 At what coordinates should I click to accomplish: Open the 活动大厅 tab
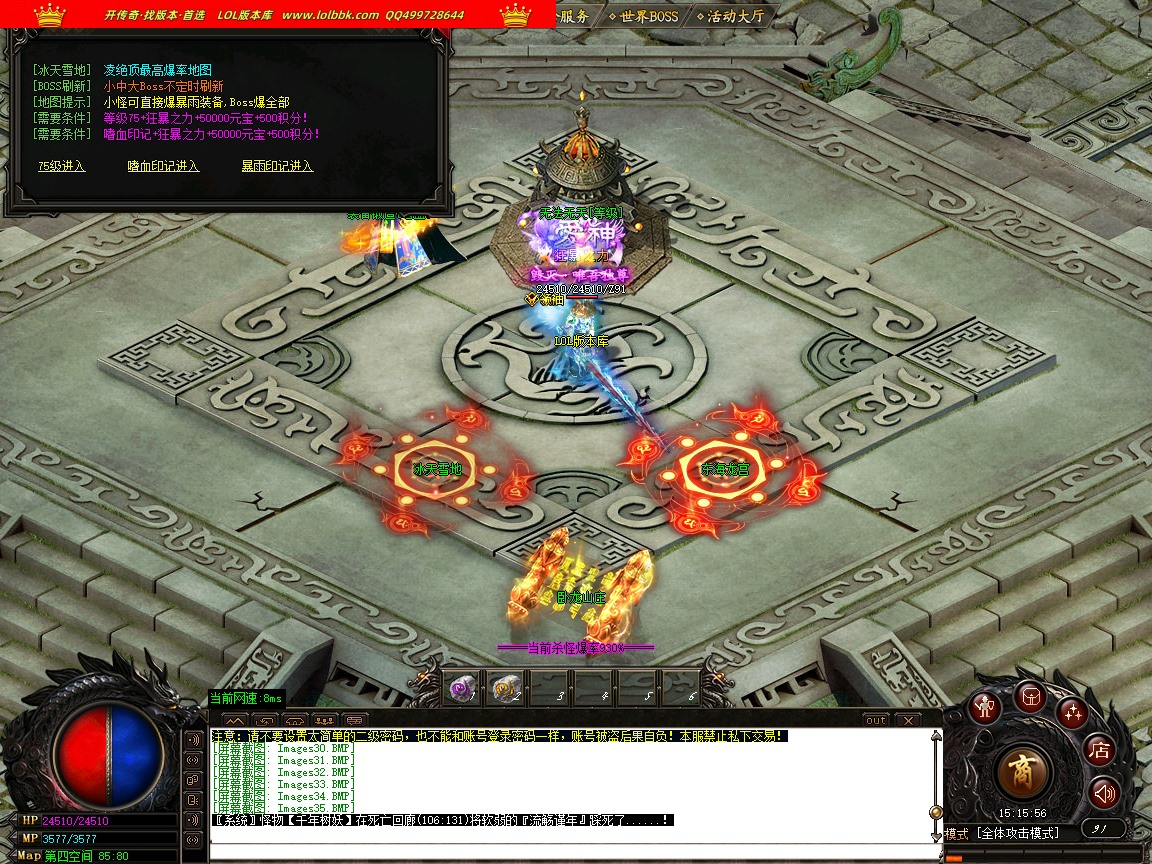point(735,16)
